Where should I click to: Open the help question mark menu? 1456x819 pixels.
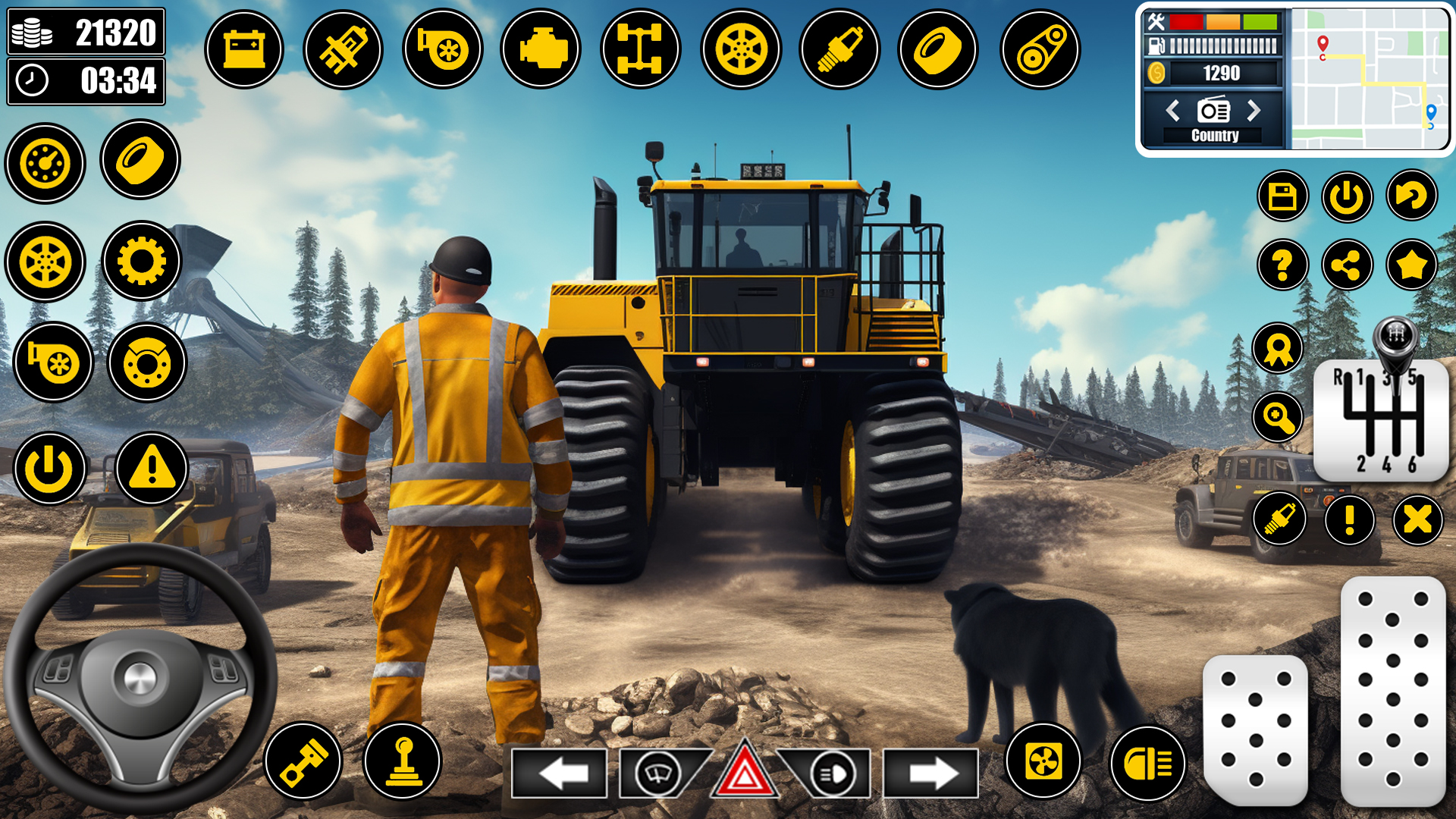tap(1283, 265)
